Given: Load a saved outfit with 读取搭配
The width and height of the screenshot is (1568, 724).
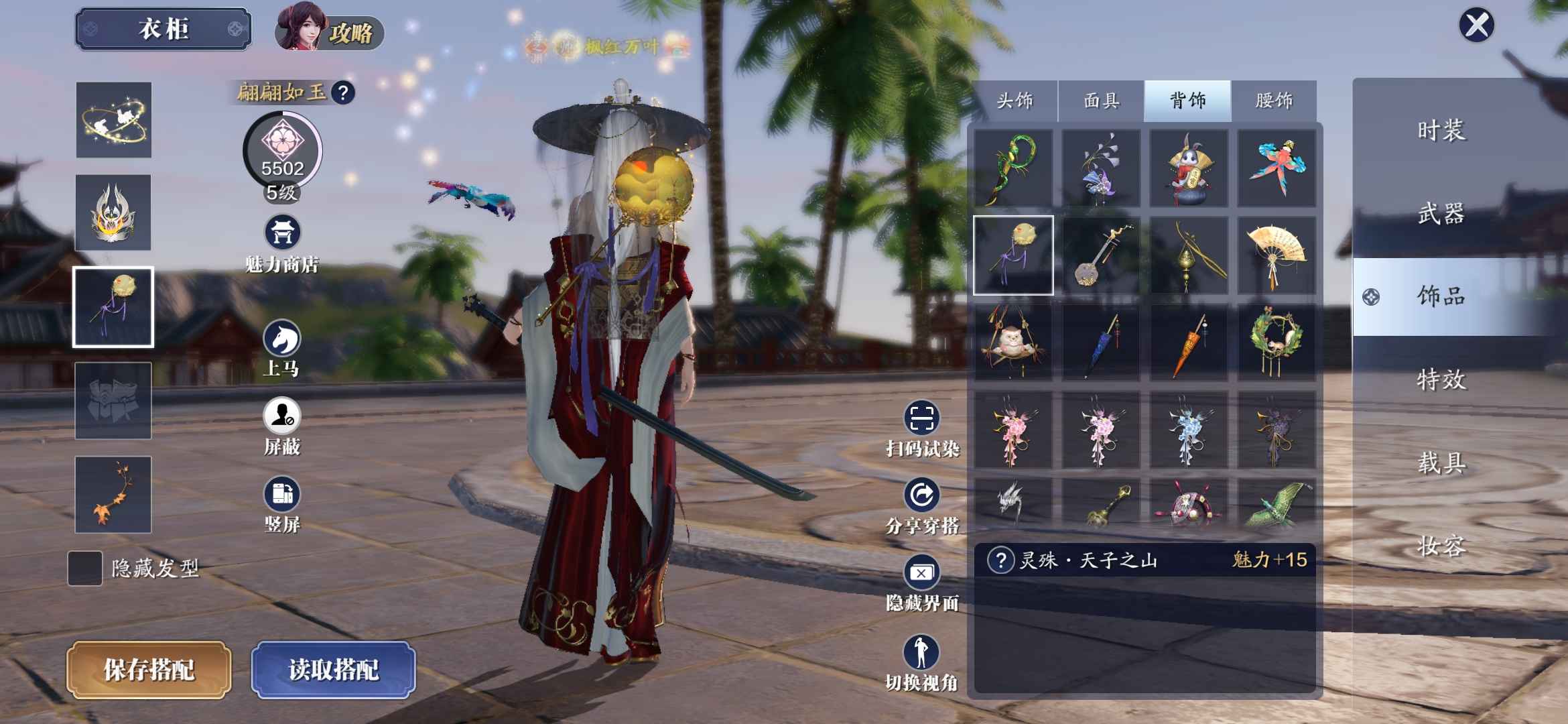Looking at the screenshot, I should (x=333, y=669).
